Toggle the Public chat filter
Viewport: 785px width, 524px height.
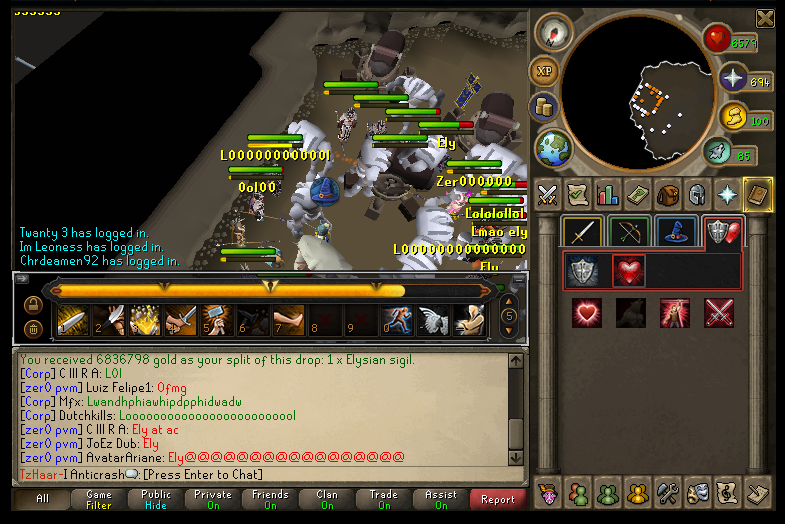pyautogui.click(x=156, y=499)
